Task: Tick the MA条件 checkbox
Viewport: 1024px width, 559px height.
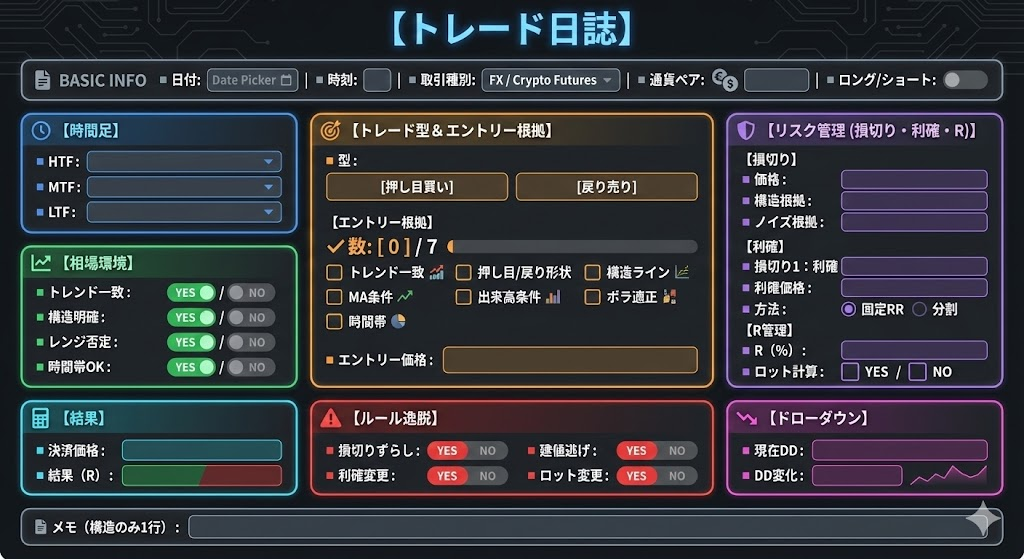Action: (x=335, y=297)
